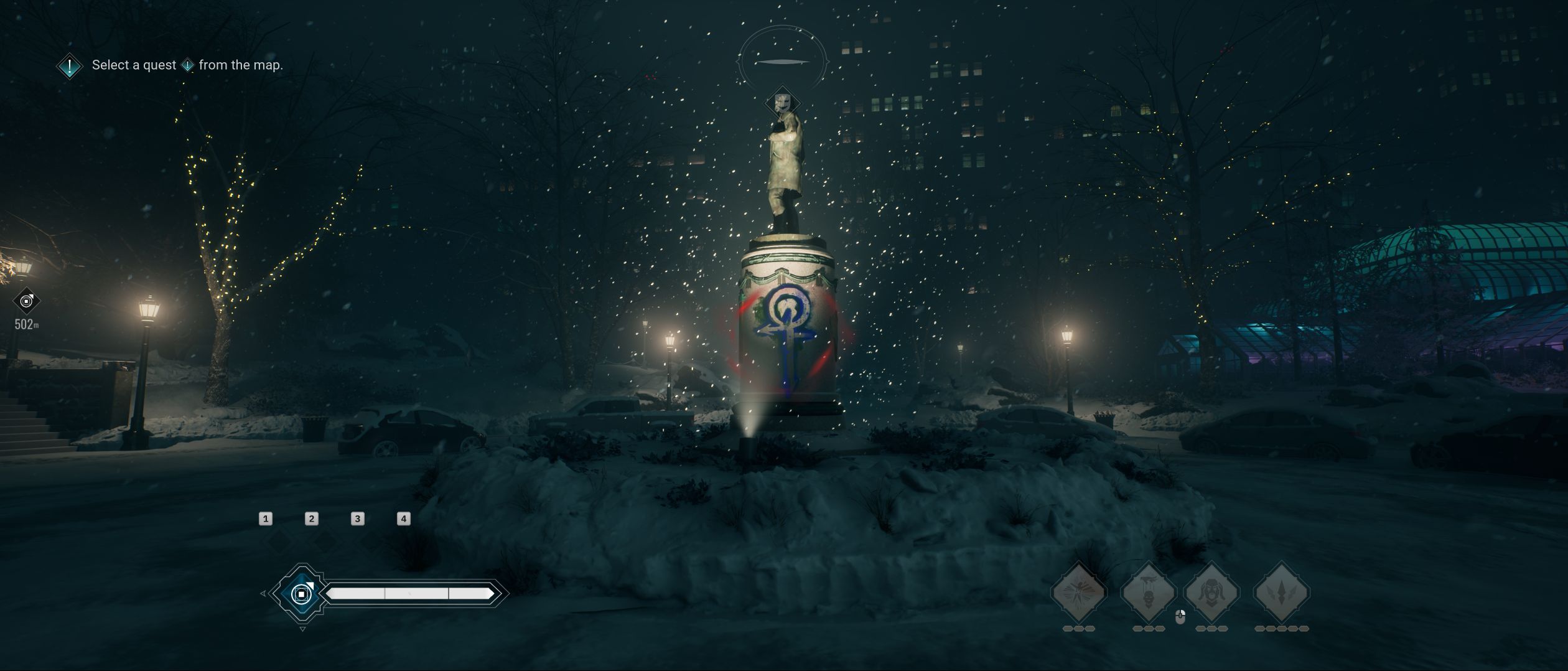The width and height of the screenshot is (1568, 671).
Task: Use the puppet hand and head ability
Action: 1148,591
